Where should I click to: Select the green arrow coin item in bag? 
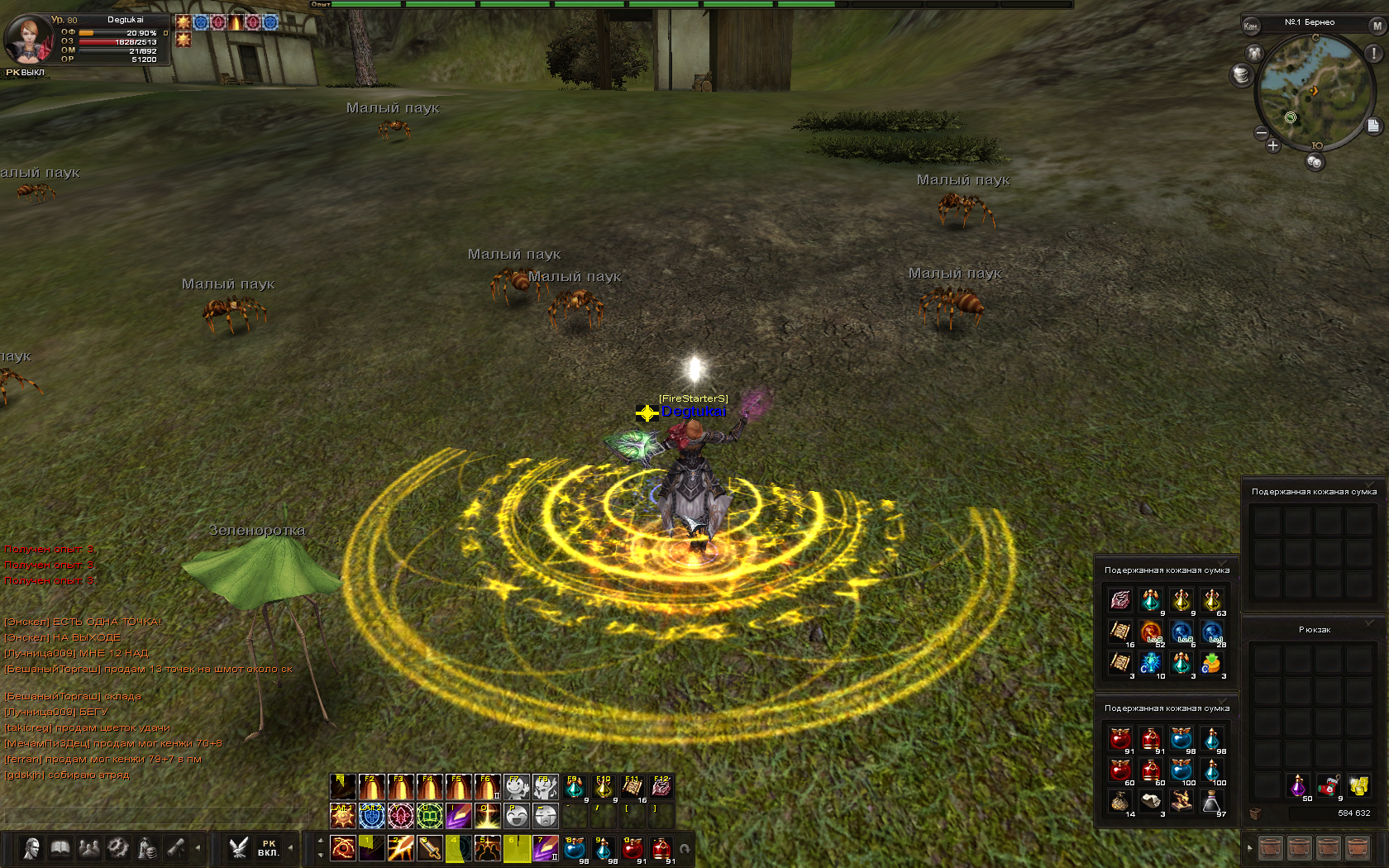1211,663
